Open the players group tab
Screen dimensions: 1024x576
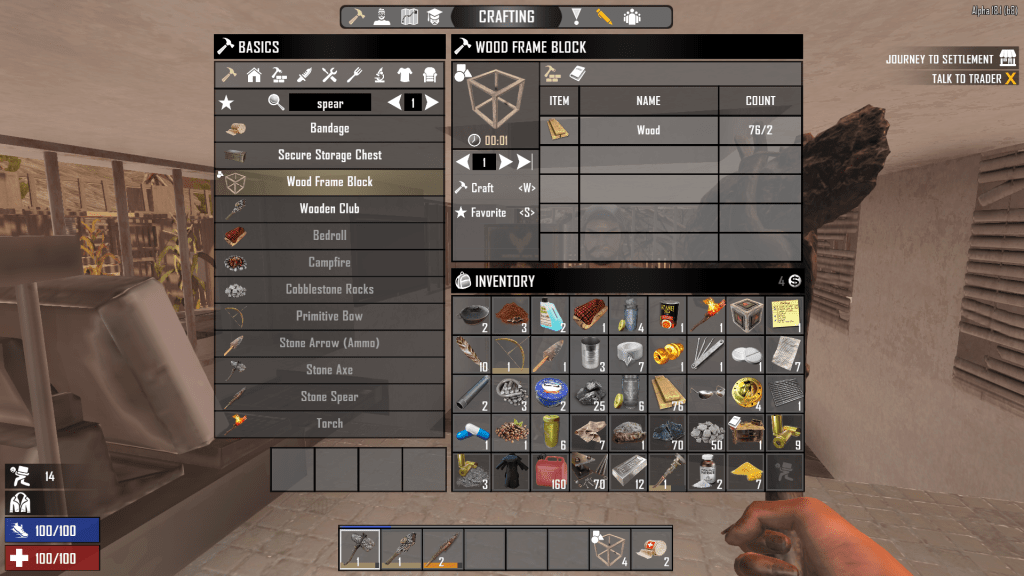click(631, 17)
